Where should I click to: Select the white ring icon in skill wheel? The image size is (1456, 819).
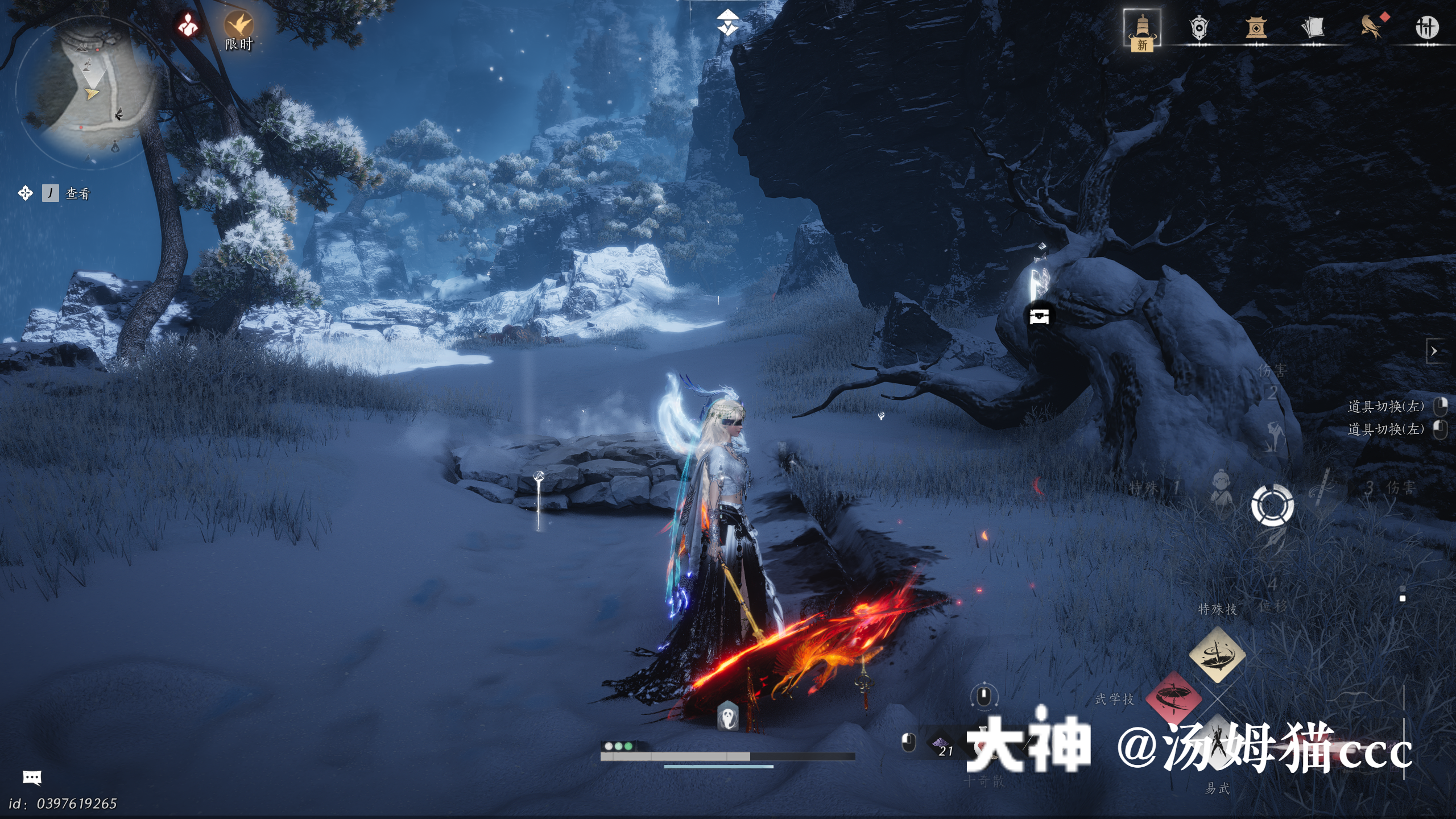point(1272,504)
